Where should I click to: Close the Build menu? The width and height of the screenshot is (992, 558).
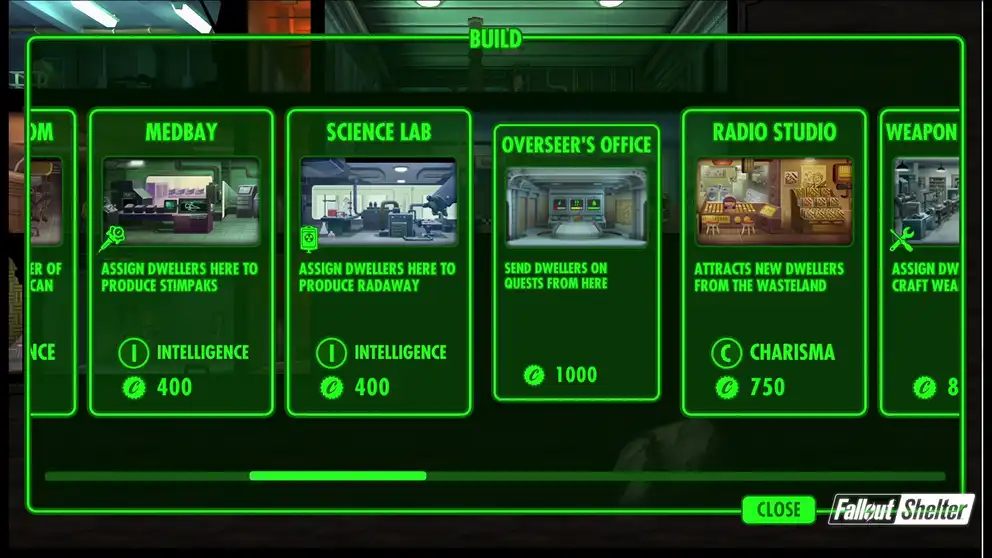(778, 509)
